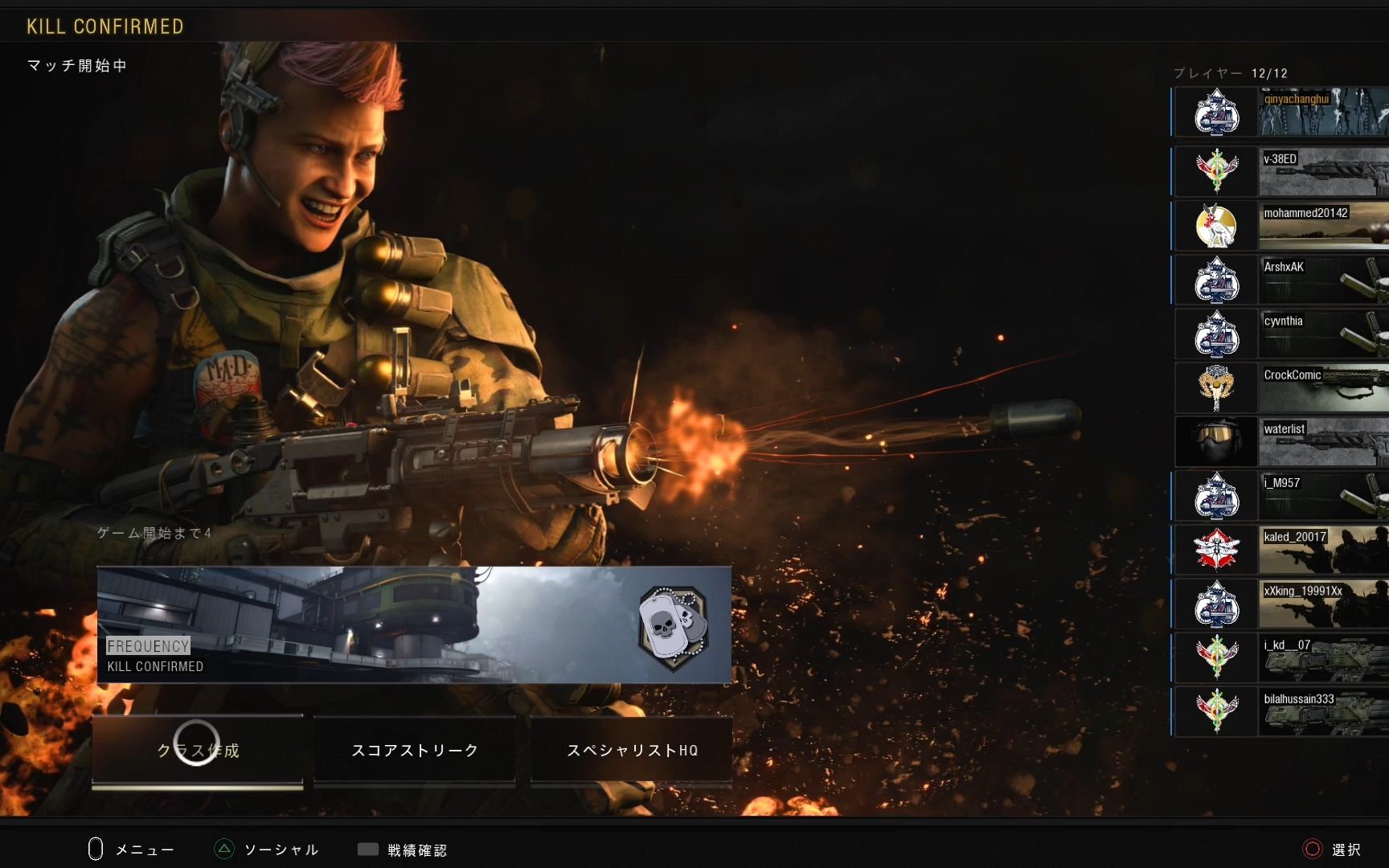Select player qinyachanghui in the lobby list
This screenshot has width=1389, height=868.
point(1281,112)
